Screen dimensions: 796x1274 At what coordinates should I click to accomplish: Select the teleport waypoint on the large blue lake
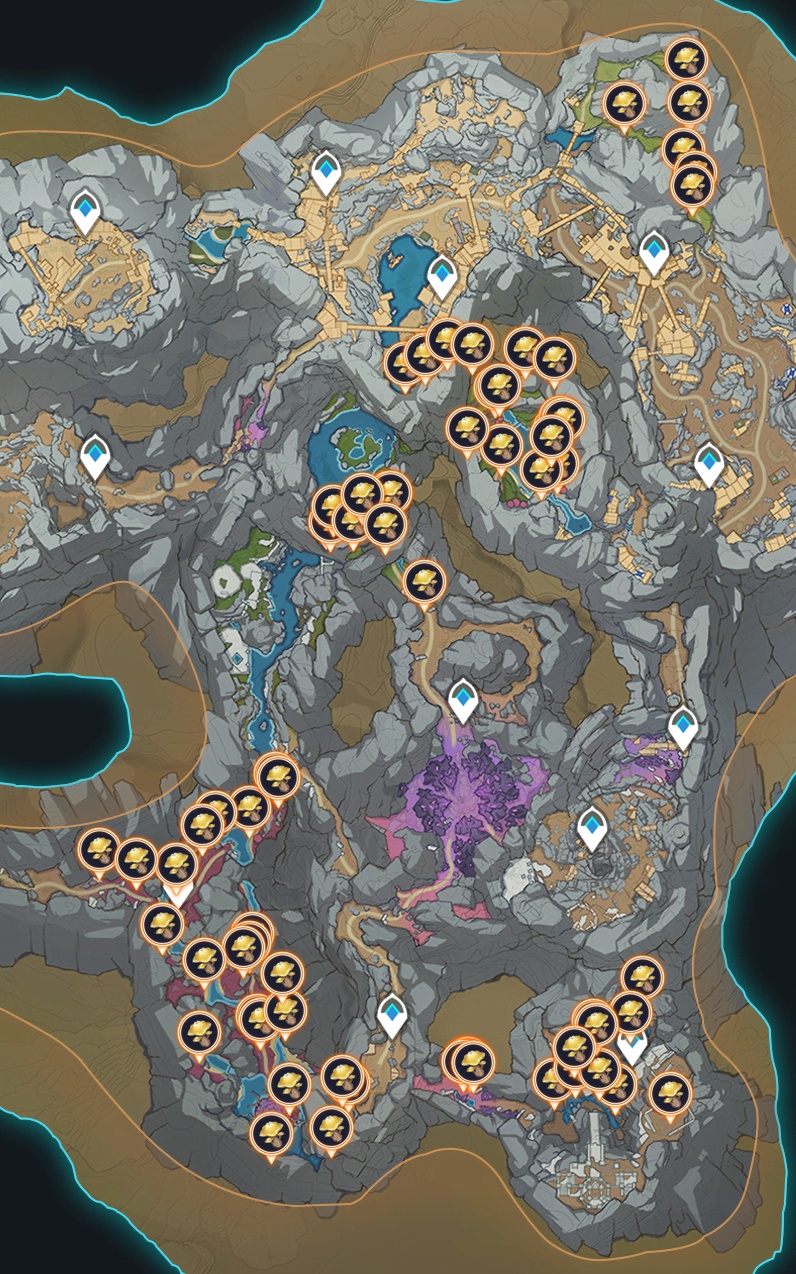coord(442,275)
